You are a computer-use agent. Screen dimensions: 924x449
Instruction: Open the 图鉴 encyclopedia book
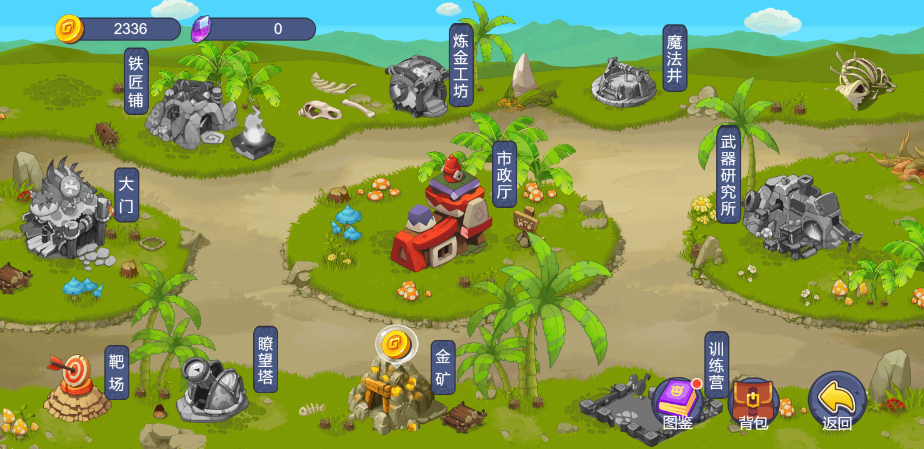pyautogui.click(x=677, y=400)
